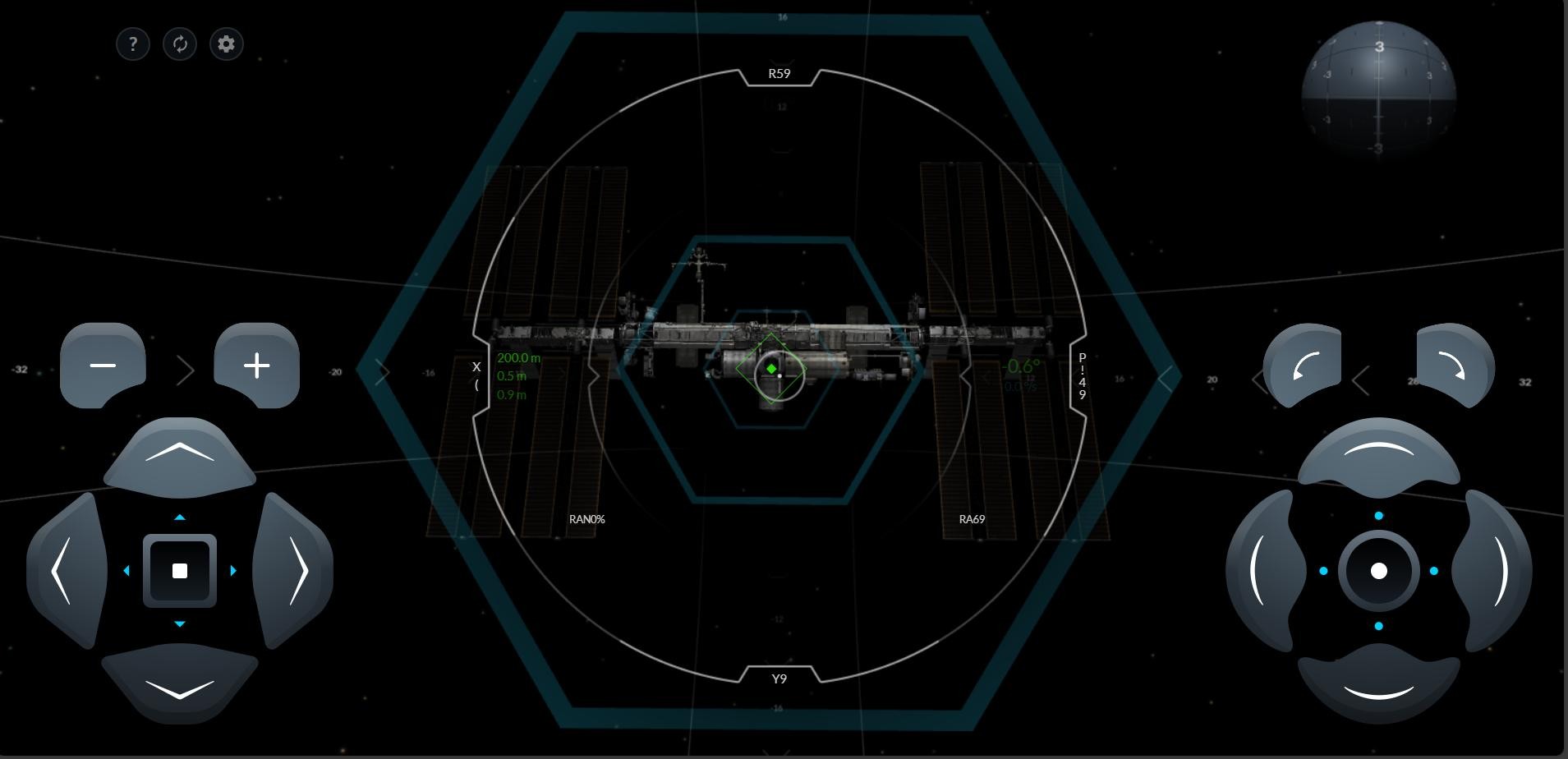Open the gear settings button
This screenshot has height=759, width=1568.
227,44
